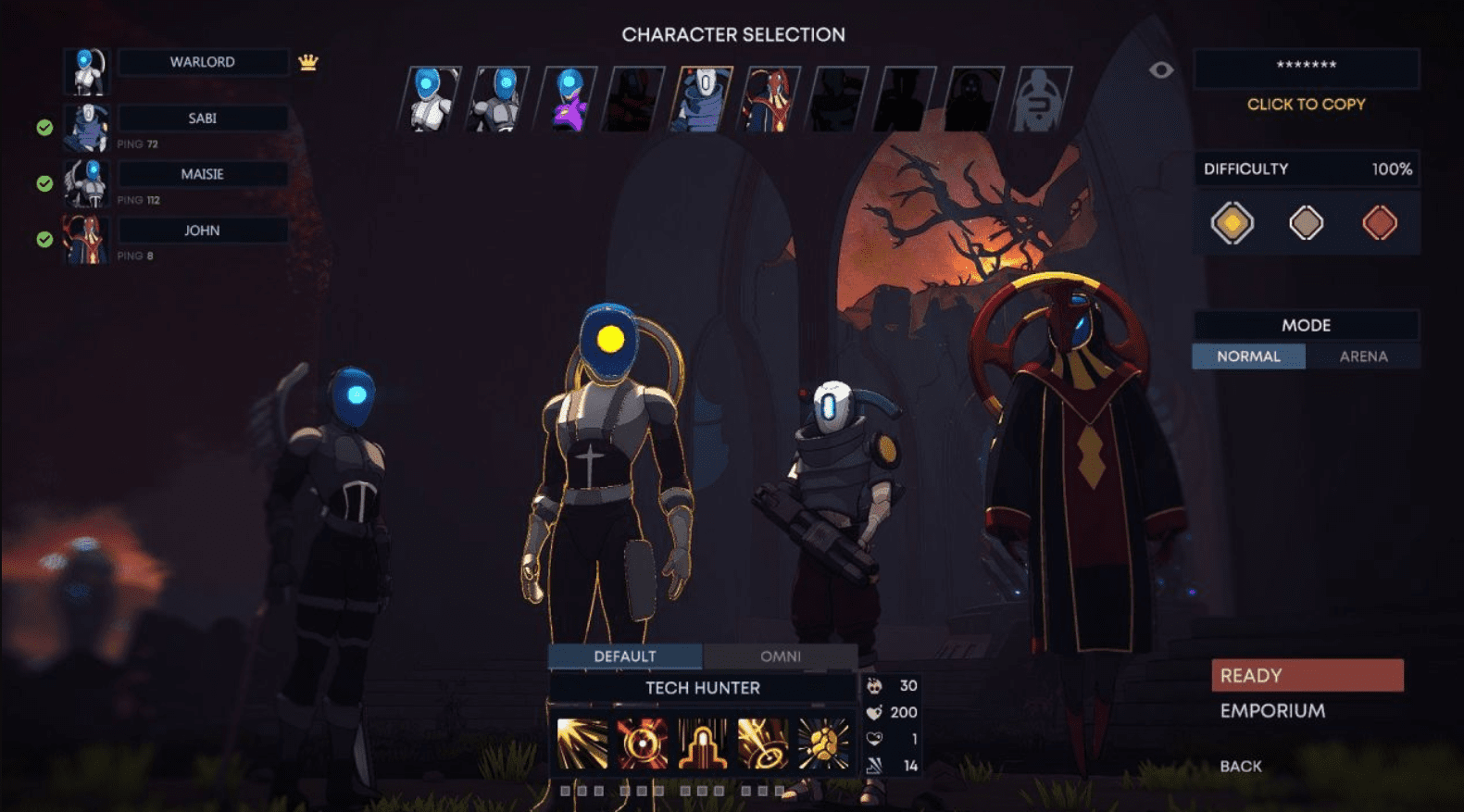The width and height of the screenshot is (1464, 812).
Task: Toggle the easy yellow difficulty diamond
Action: [x=1233, y=223]
